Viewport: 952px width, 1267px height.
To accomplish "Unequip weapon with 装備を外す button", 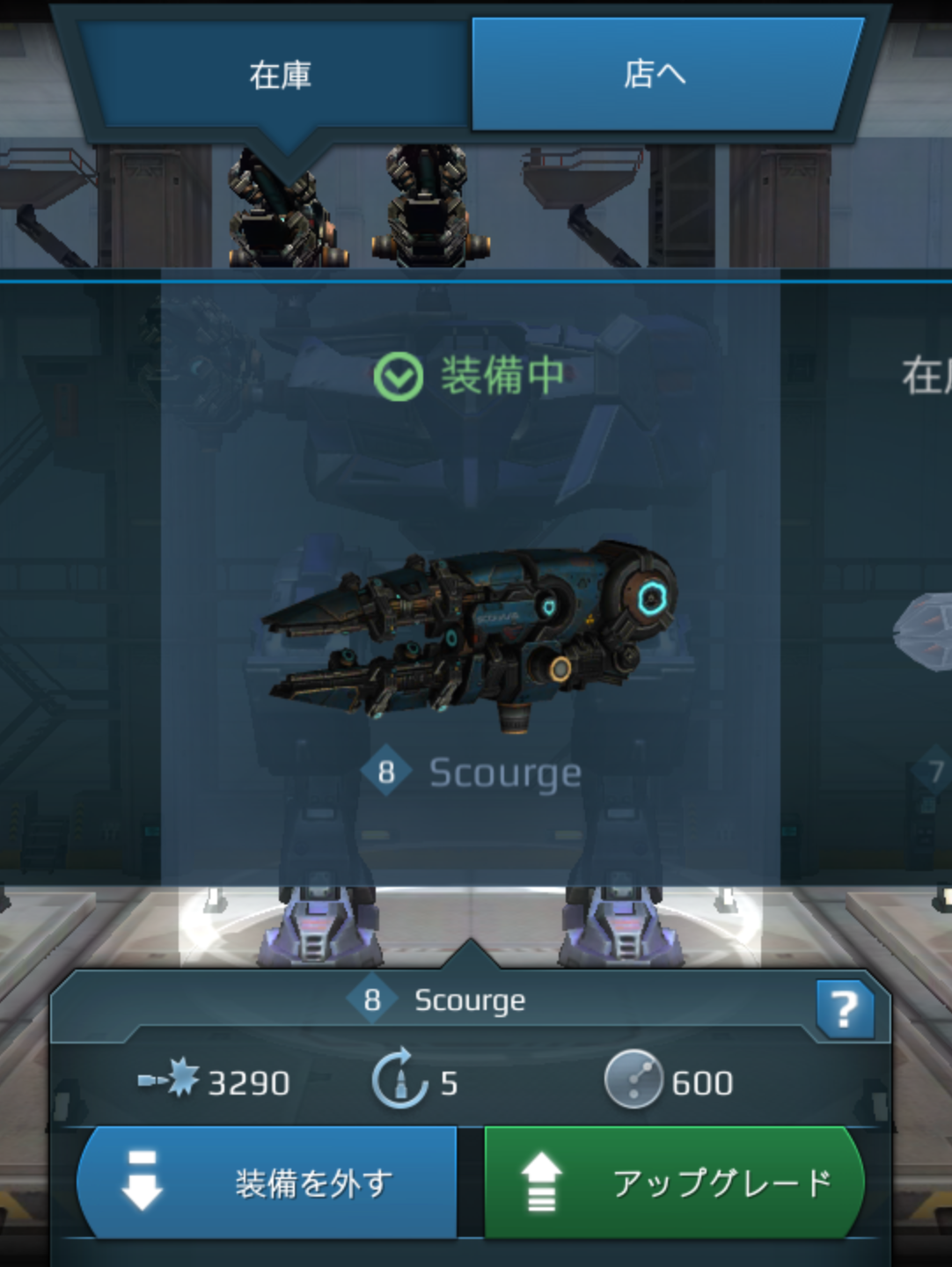I will click(x=268, y=1182).
